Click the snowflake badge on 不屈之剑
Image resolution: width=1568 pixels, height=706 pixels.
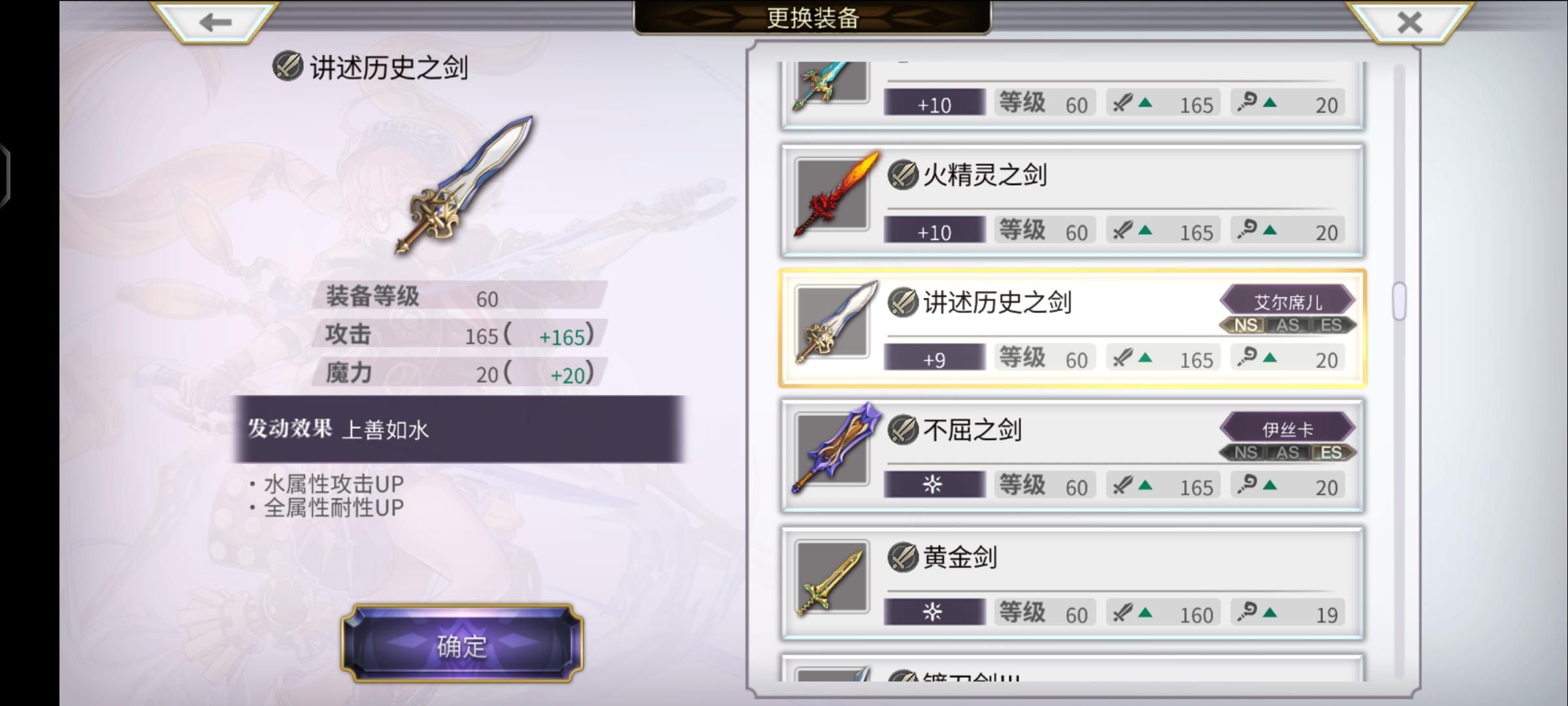coord(934,485)
